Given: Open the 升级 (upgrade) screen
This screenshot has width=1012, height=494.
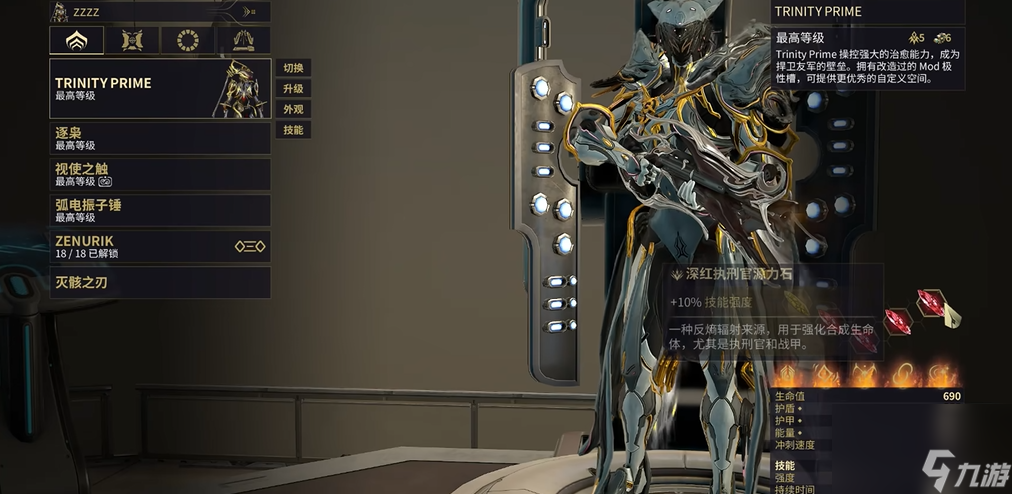Looking at the screenshot, I should 293,89.
